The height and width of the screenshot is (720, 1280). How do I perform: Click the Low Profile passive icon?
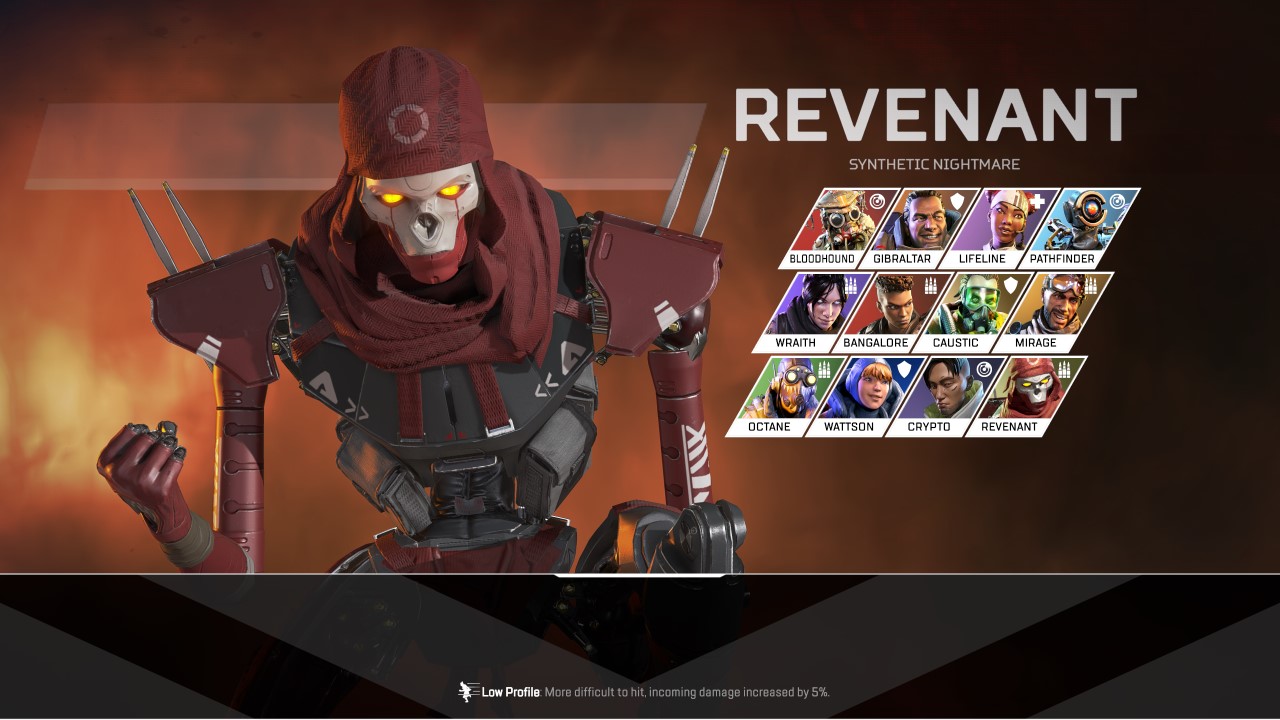pyautogui.click(x=467, y=692)
